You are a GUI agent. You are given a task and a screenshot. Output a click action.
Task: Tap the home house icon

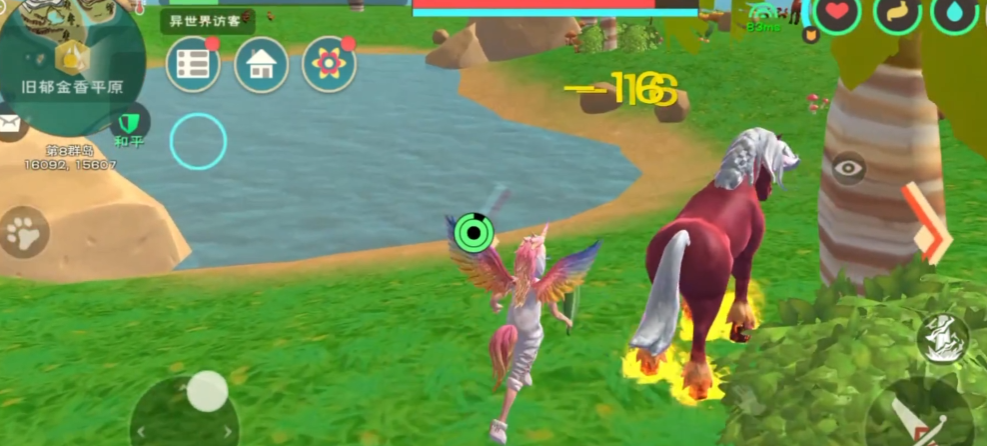261,66
